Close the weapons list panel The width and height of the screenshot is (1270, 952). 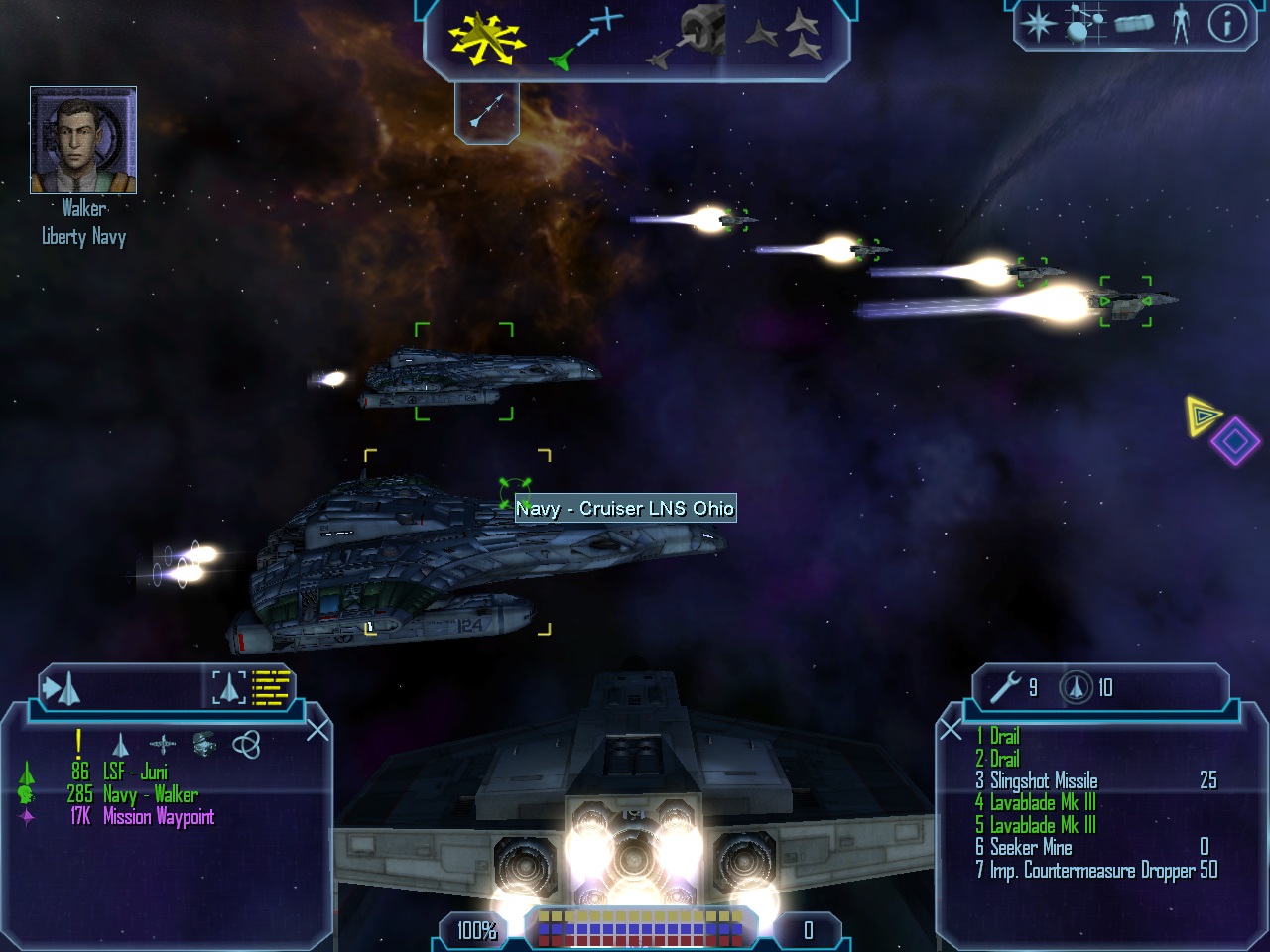click(951, 731)
